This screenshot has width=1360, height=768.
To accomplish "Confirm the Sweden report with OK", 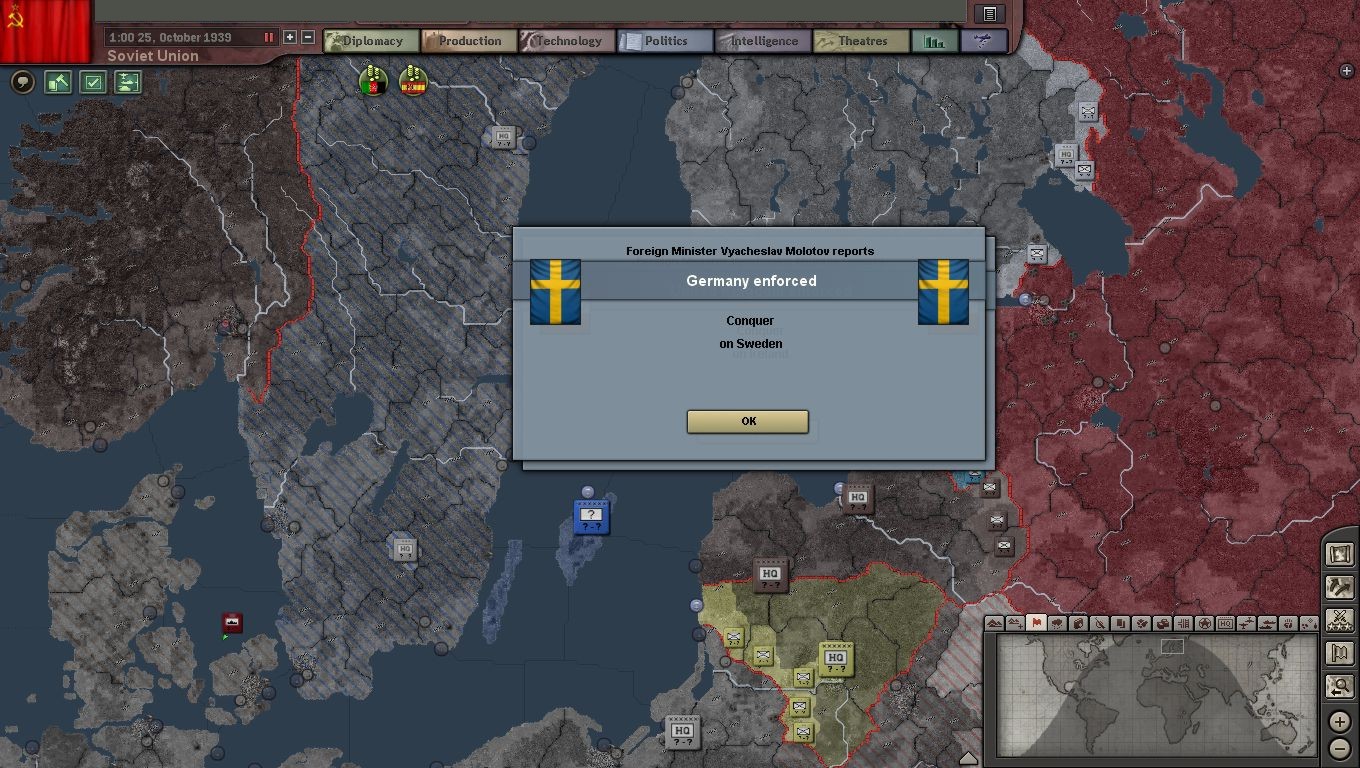I will click(747, 421).
